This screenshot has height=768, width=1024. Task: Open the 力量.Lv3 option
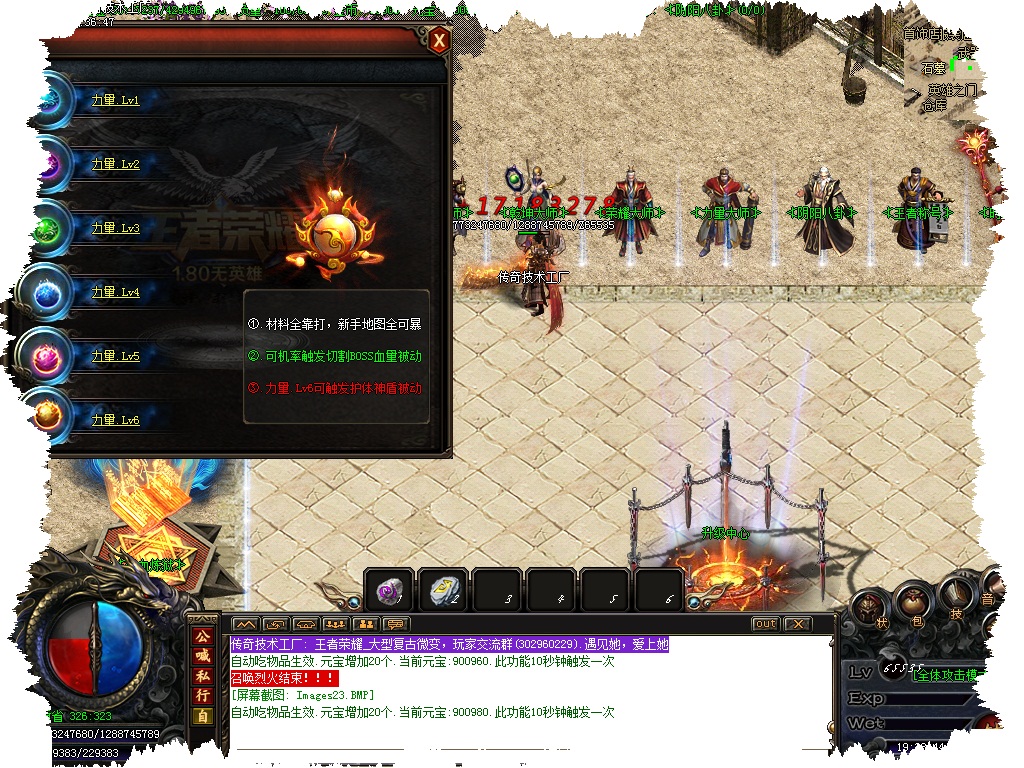pos(115,229)
